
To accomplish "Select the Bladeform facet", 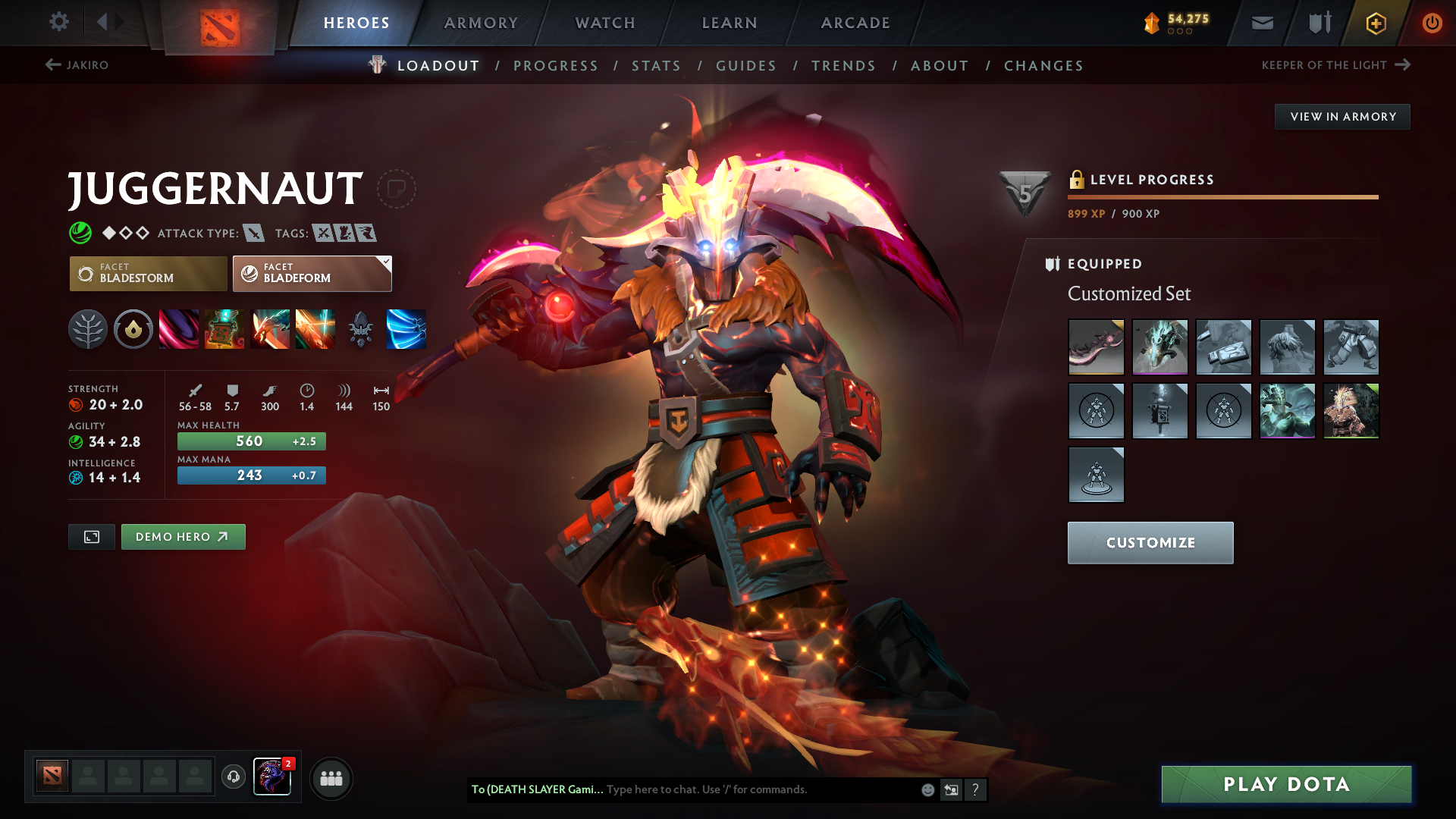I will click(x=312, y=273).
